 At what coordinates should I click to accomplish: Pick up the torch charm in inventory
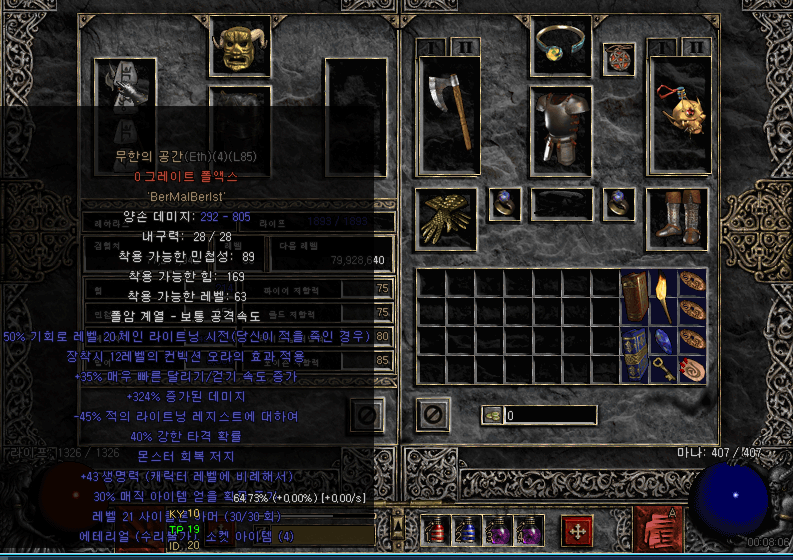663,297
